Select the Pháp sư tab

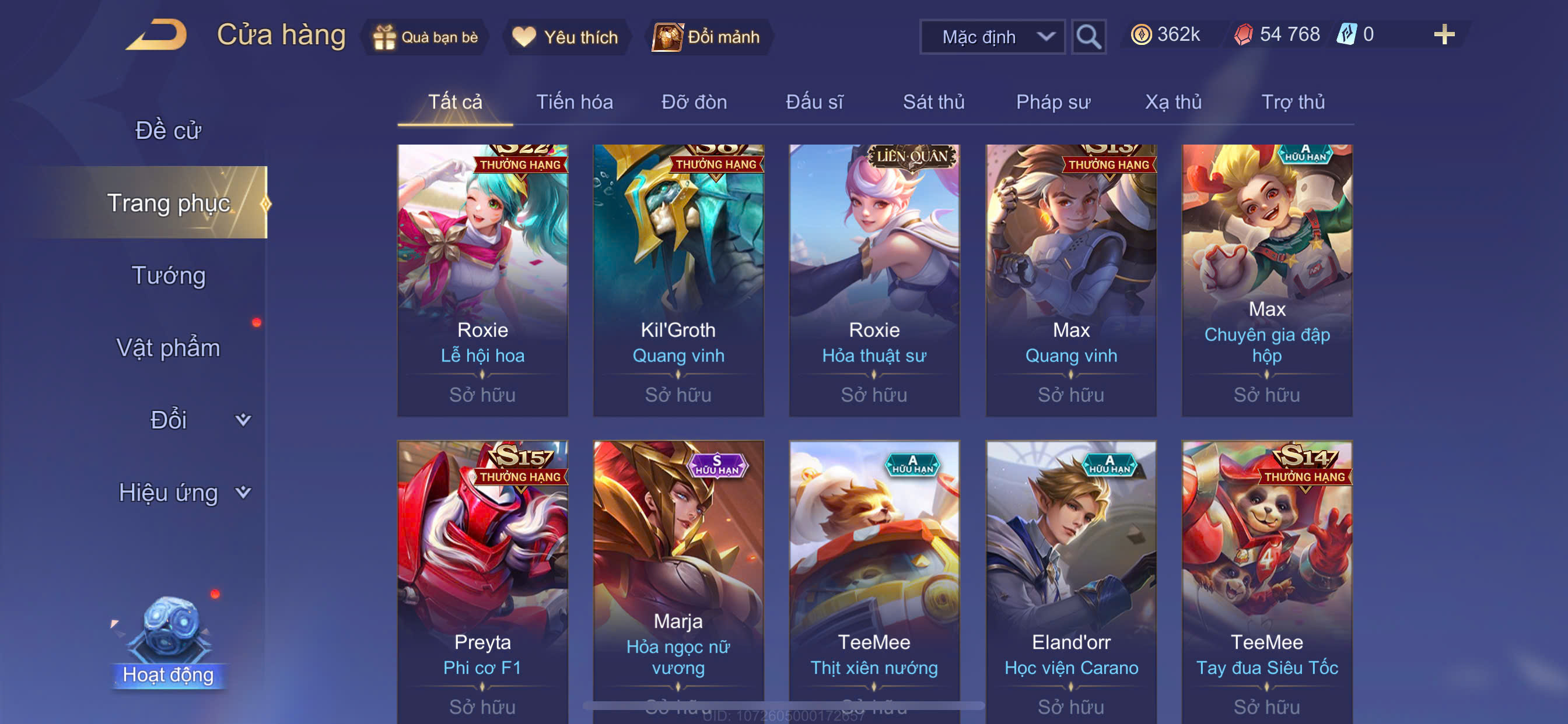1052,101
